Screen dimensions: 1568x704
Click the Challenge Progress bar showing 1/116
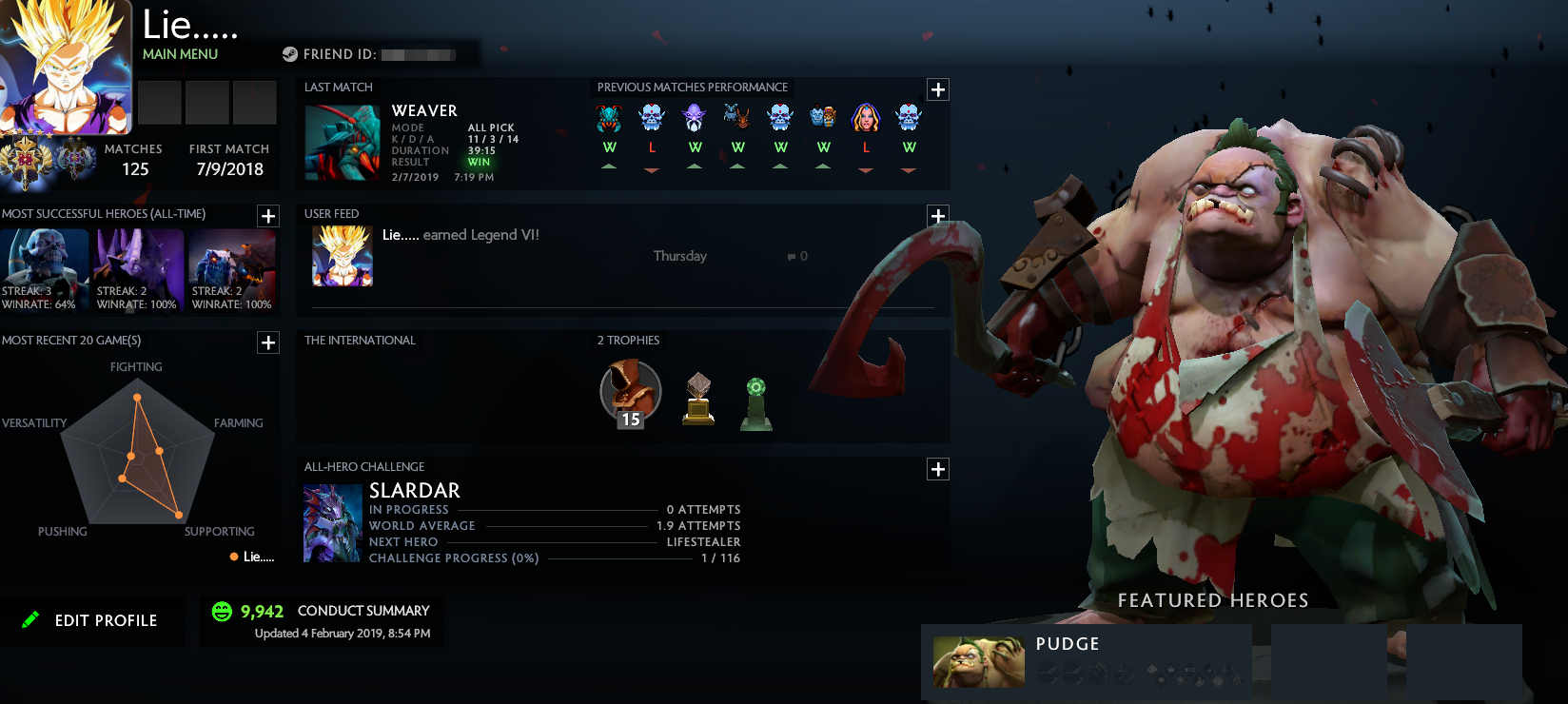pos(571,558)
